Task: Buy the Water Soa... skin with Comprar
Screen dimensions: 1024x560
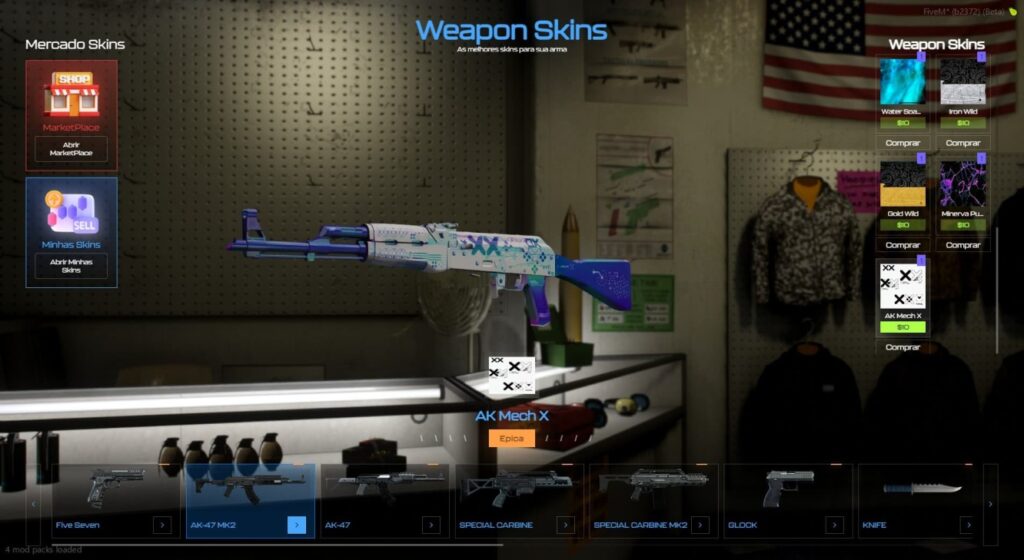Action: click(x=903, y=143)
